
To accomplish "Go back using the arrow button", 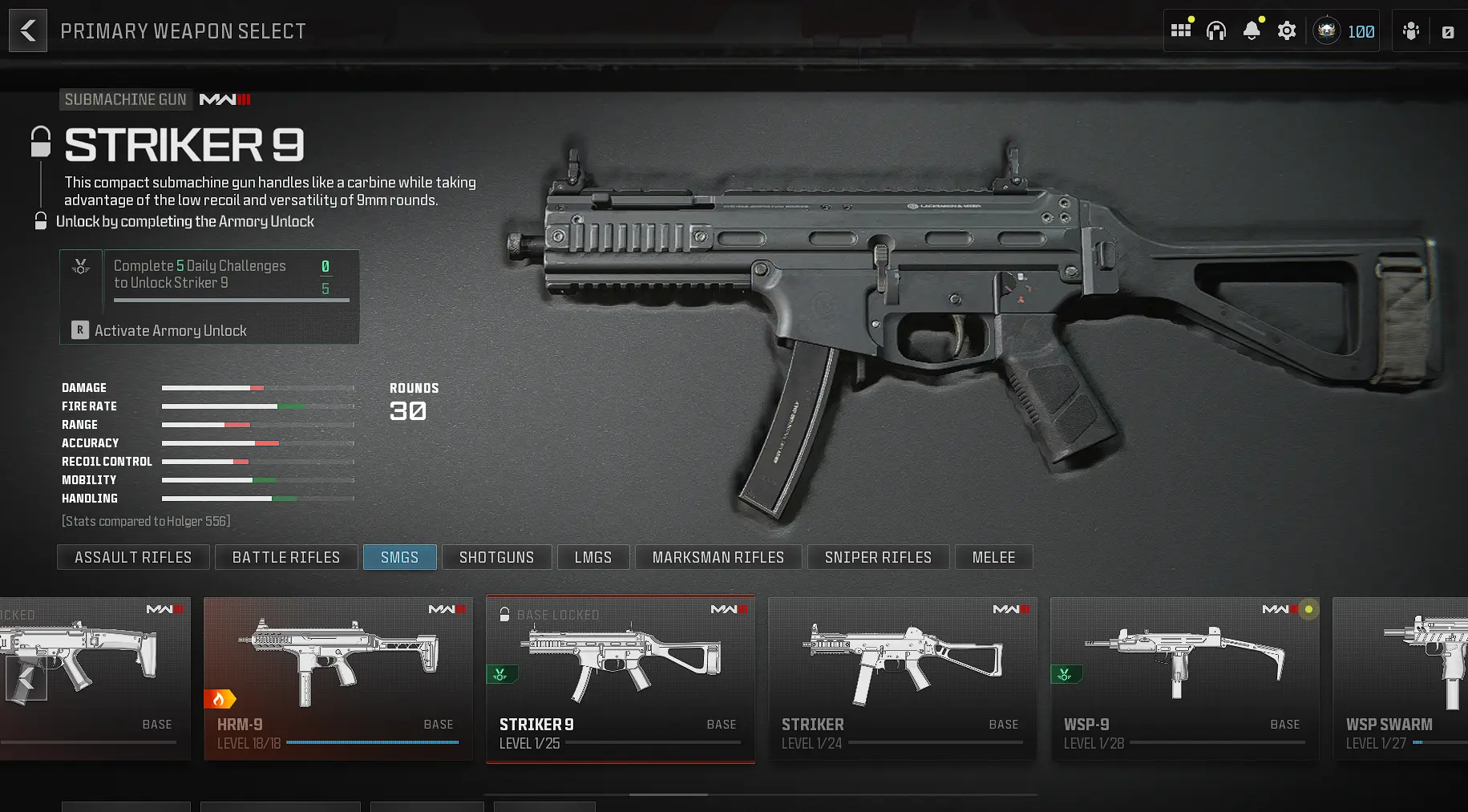I will (x=27, y=30).
